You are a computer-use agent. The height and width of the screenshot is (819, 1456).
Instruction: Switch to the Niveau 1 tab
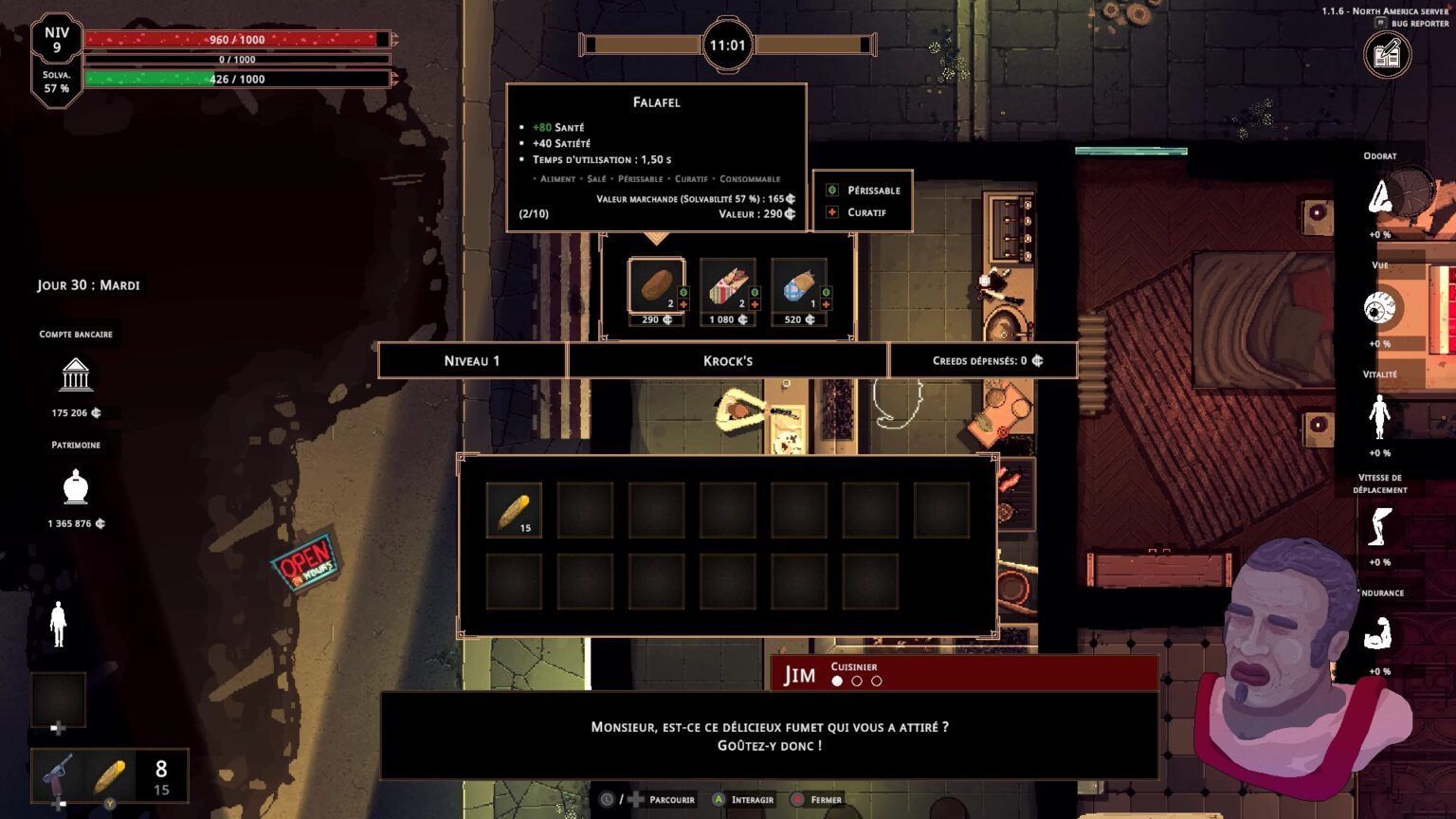[x=471, y=360]
